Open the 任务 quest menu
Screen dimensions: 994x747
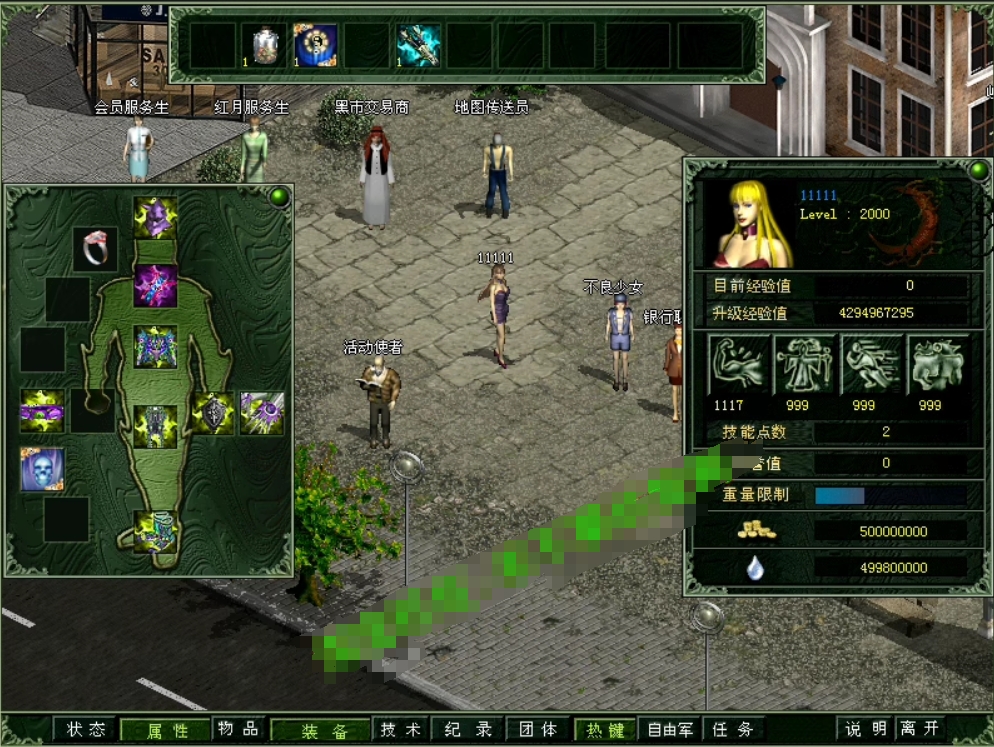pyautogui.click(x=733, y=729)
